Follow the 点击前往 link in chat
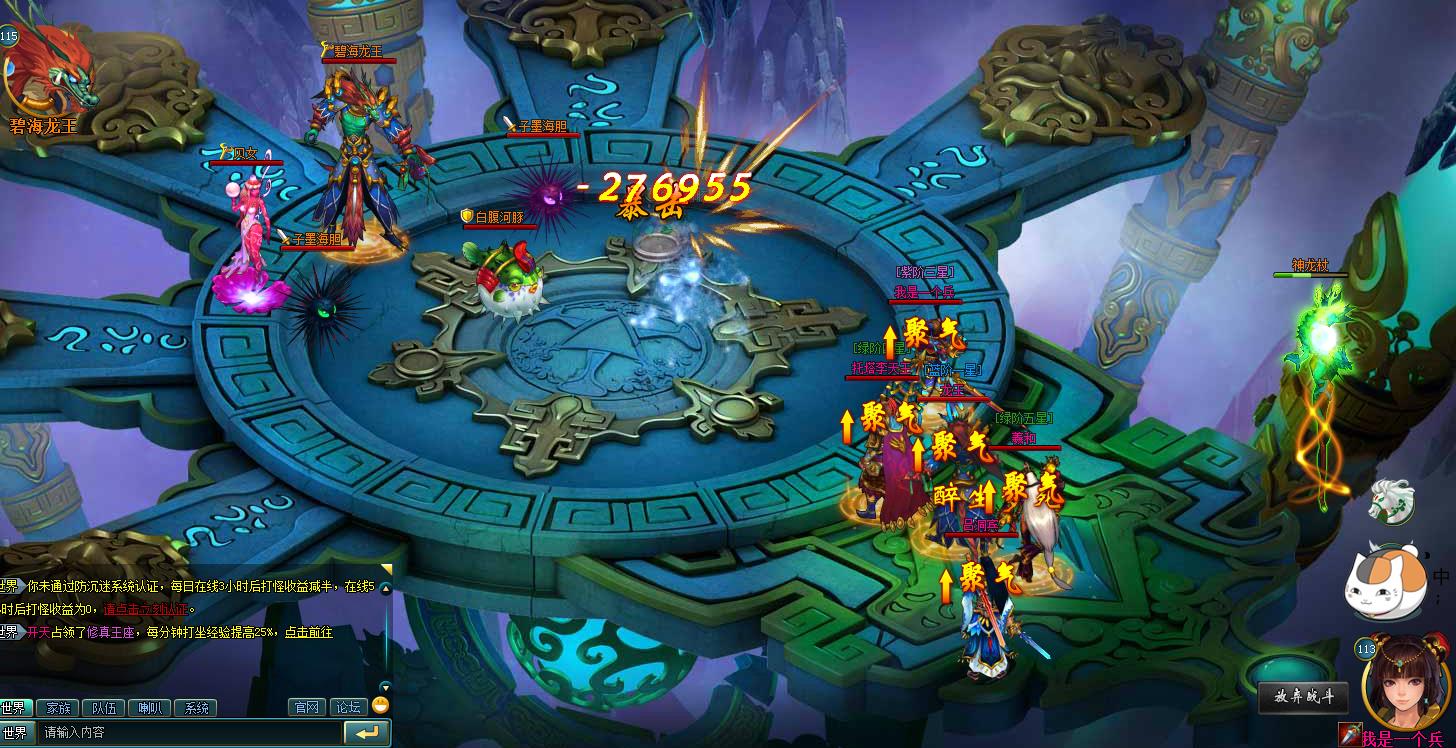 pos(308,633)
